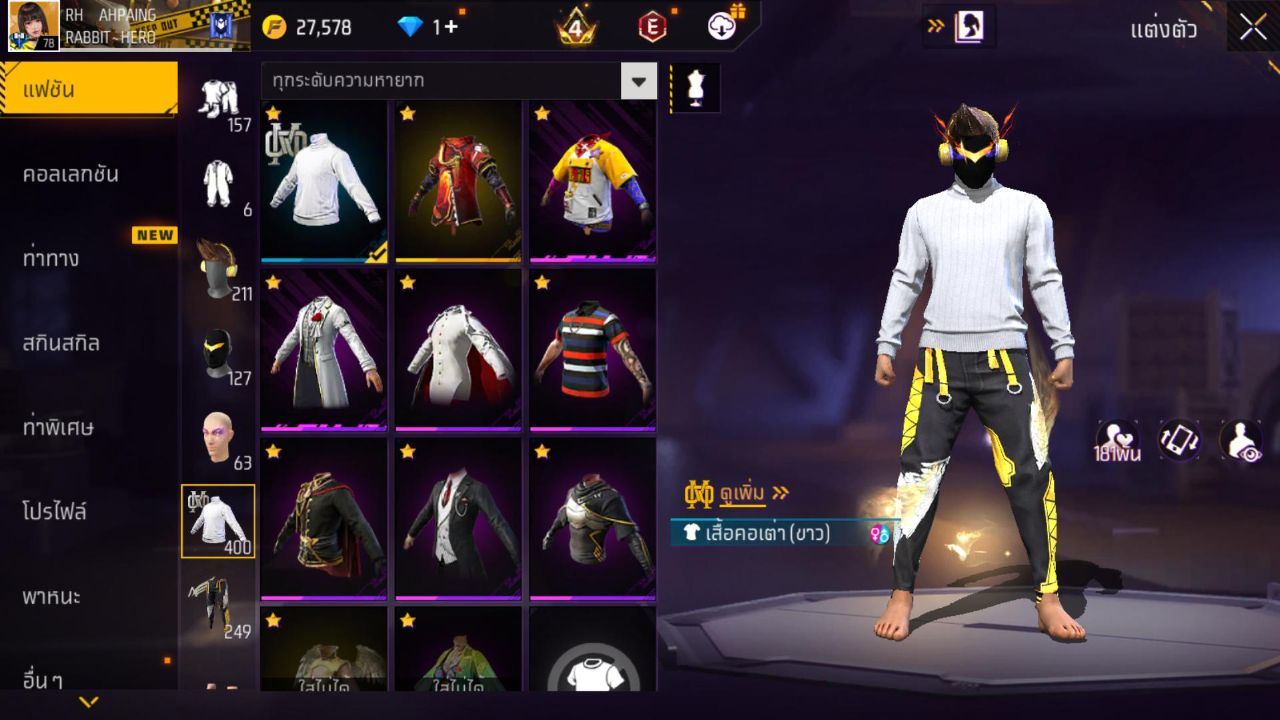The image size is (1280, 720).
Task: Toggle gender on the white turtleneck item bar
Action: pyautogui.click(x=878, y=536)
